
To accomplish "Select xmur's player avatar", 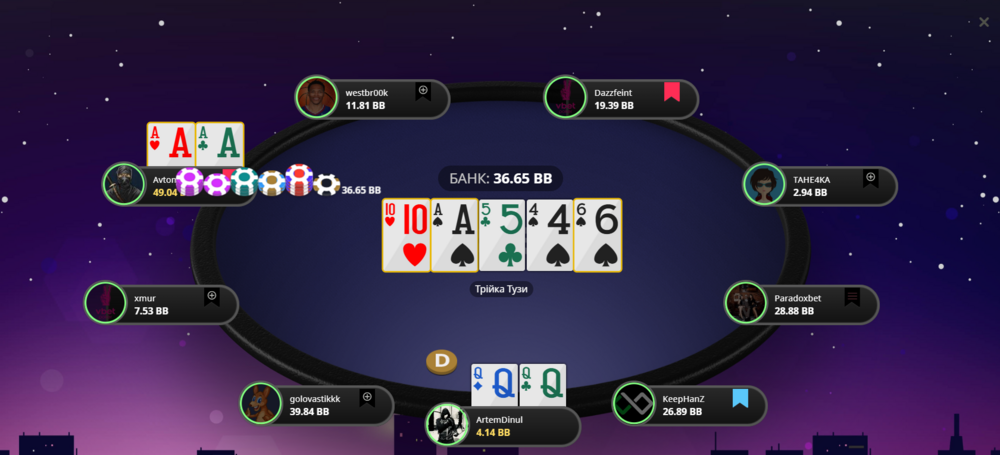I will (105, 303).
